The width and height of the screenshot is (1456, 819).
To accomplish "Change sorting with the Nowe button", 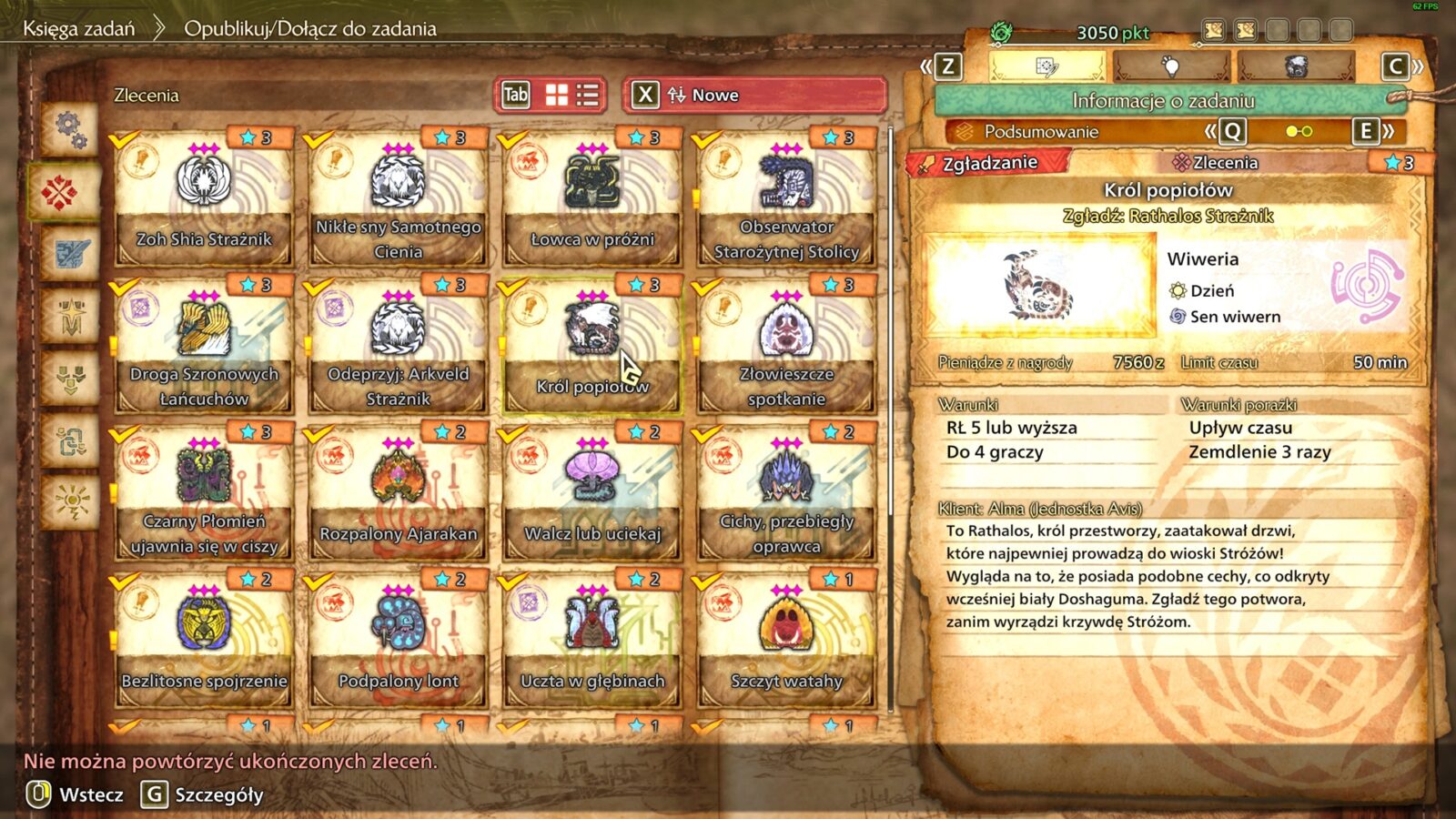I will click(x=753, y=95).
